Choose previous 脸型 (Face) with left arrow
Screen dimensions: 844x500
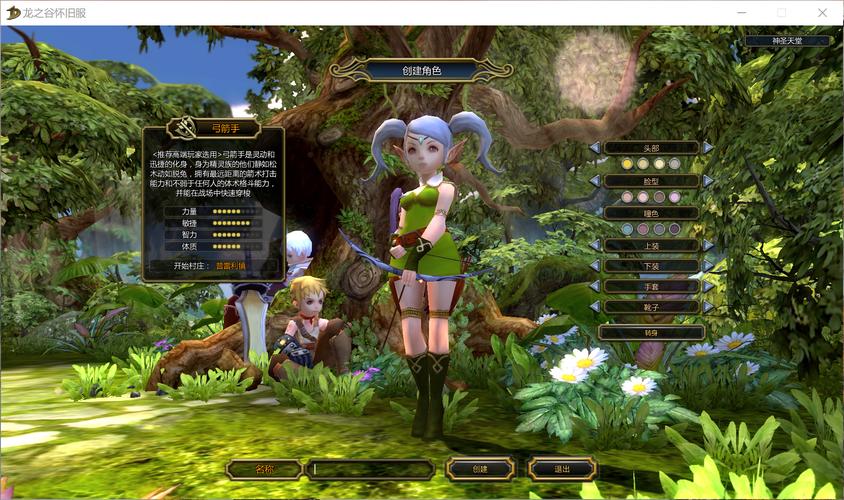[595, 180]
